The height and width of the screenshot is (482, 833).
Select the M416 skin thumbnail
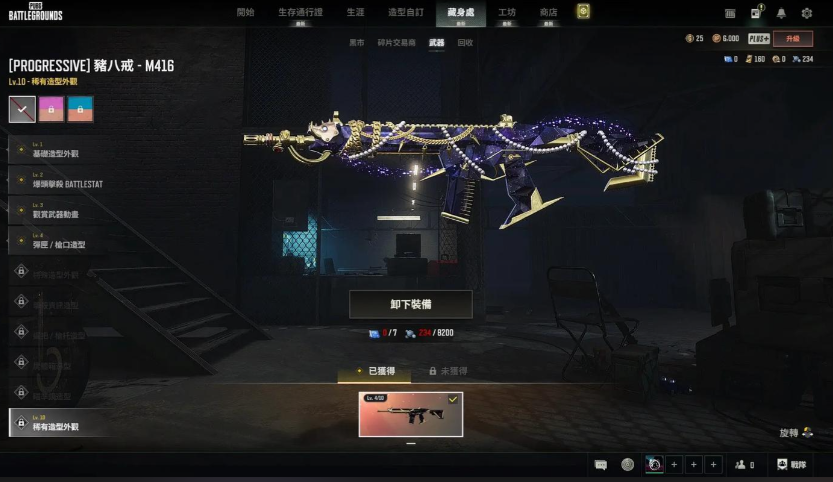tap(411, 414)
